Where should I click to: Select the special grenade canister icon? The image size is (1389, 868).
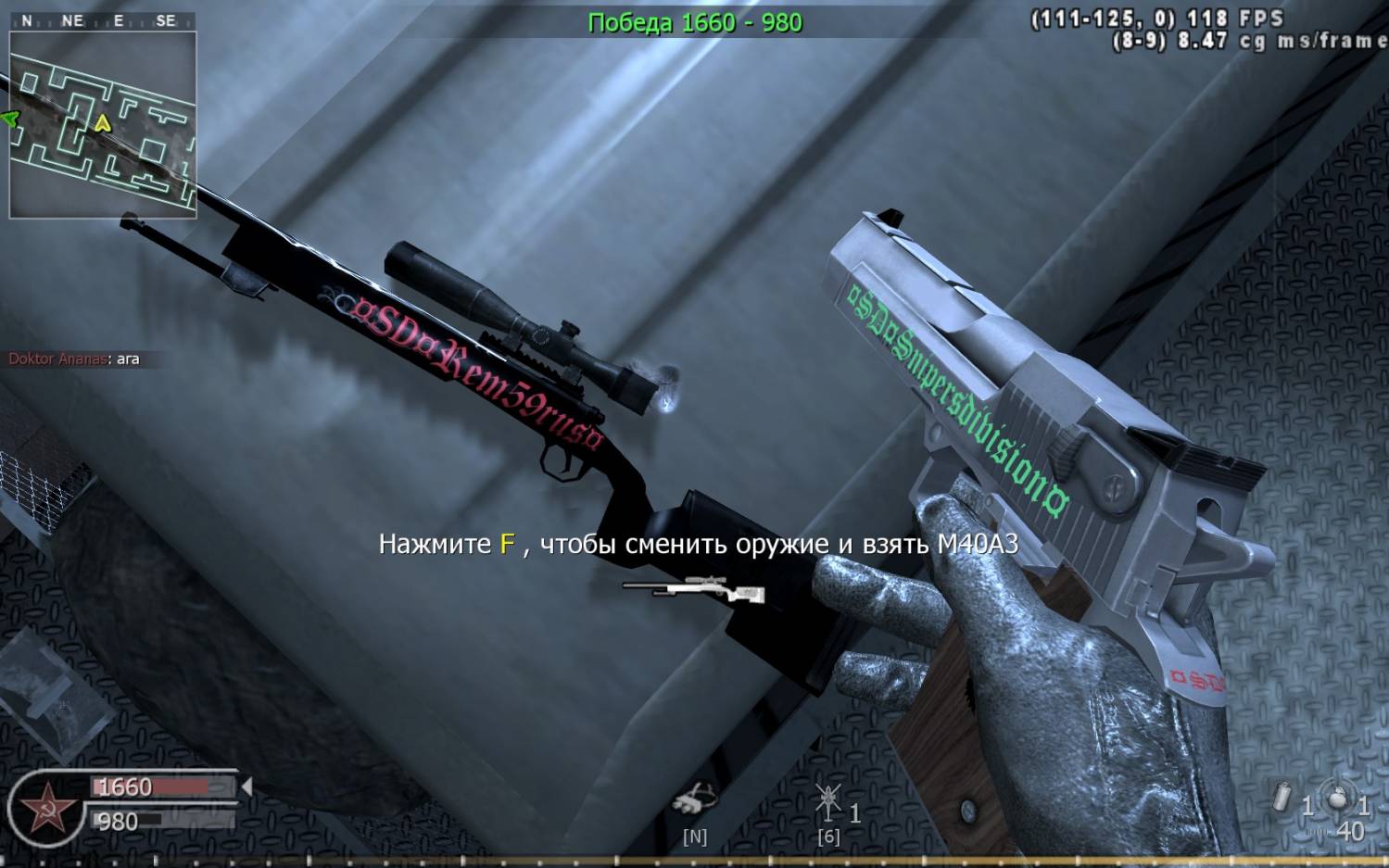pos(1283,799)
